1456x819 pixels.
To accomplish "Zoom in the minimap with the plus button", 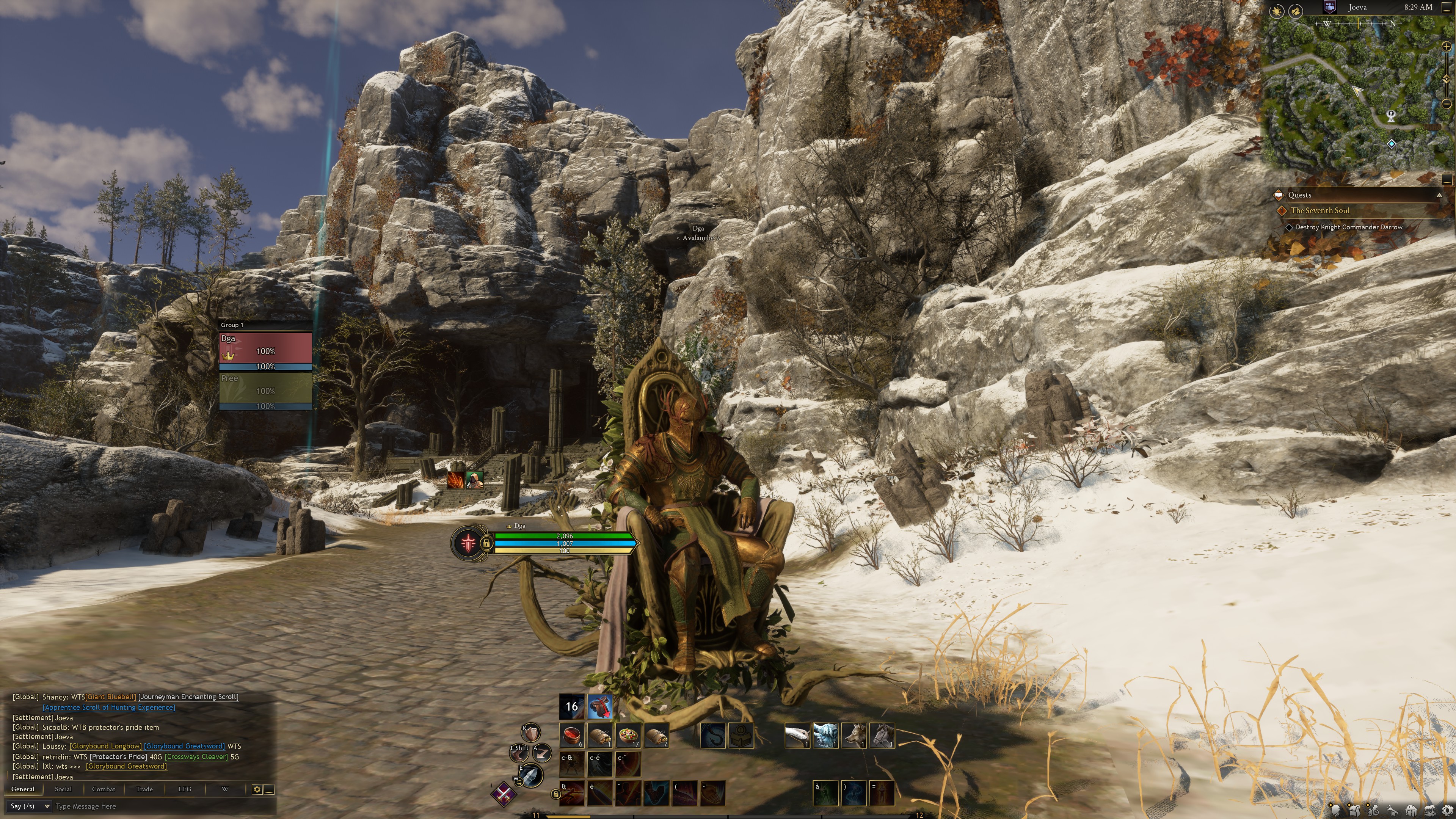I will click(1447, 46).
